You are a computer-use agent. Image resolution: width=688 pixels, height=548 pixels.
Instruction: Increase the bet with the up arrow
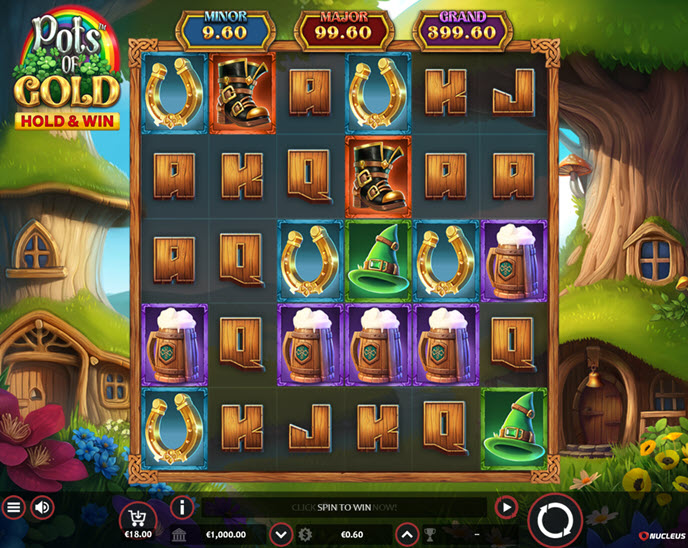click(x=408, y=534)
